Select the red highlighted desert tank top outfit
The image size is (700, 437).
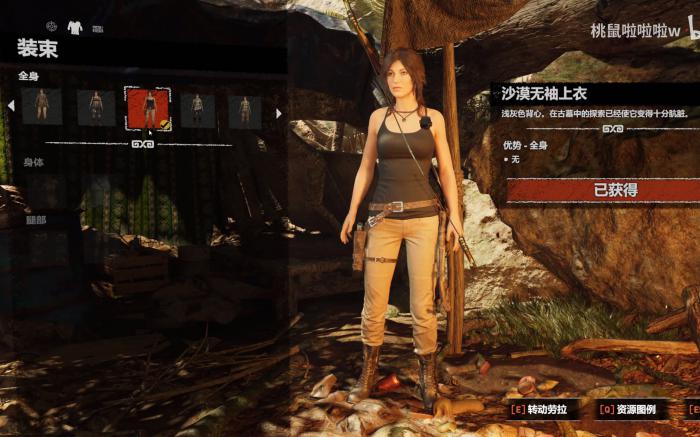(147, 108)
